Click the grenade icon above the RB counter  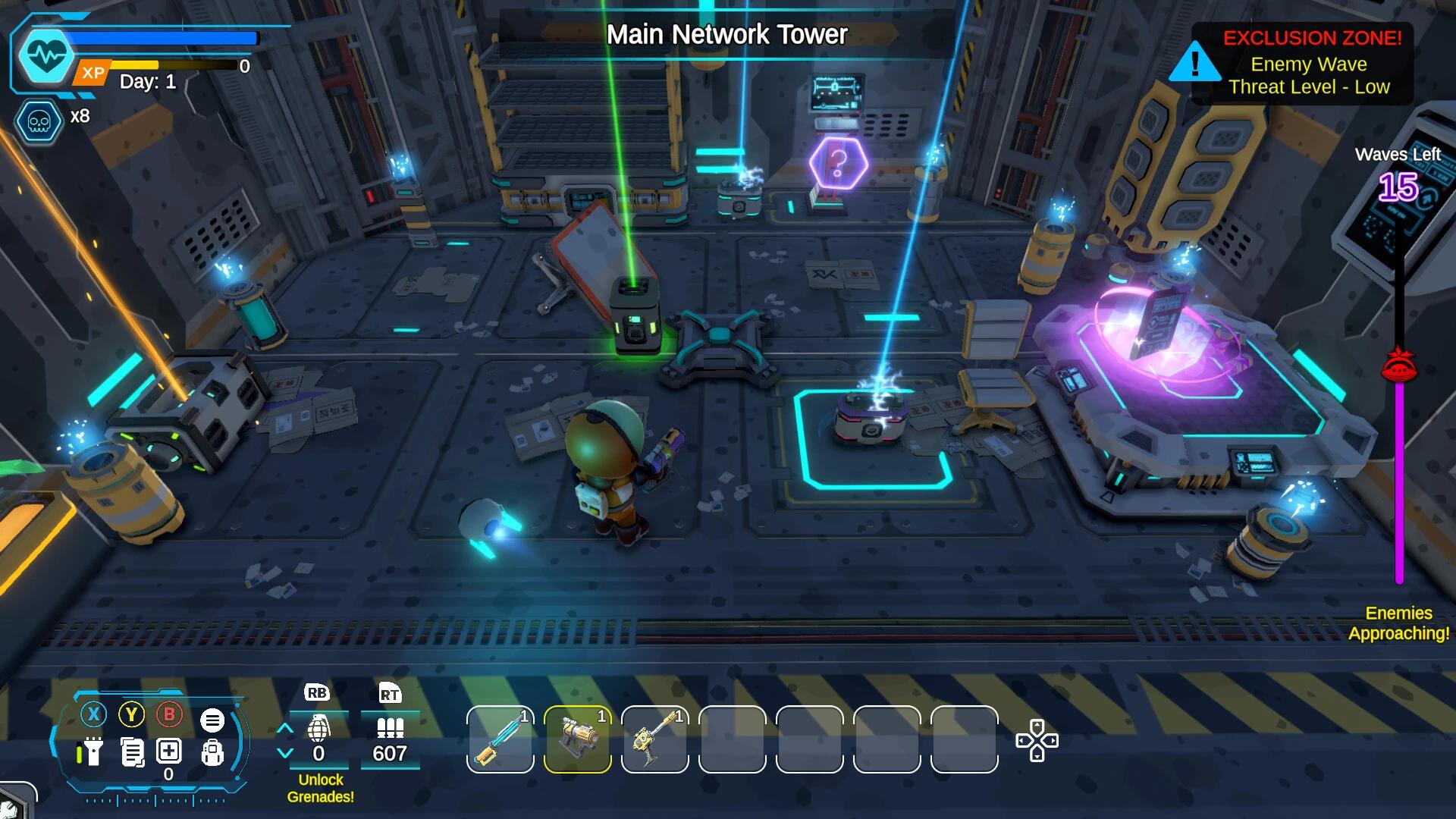[320, 726]
